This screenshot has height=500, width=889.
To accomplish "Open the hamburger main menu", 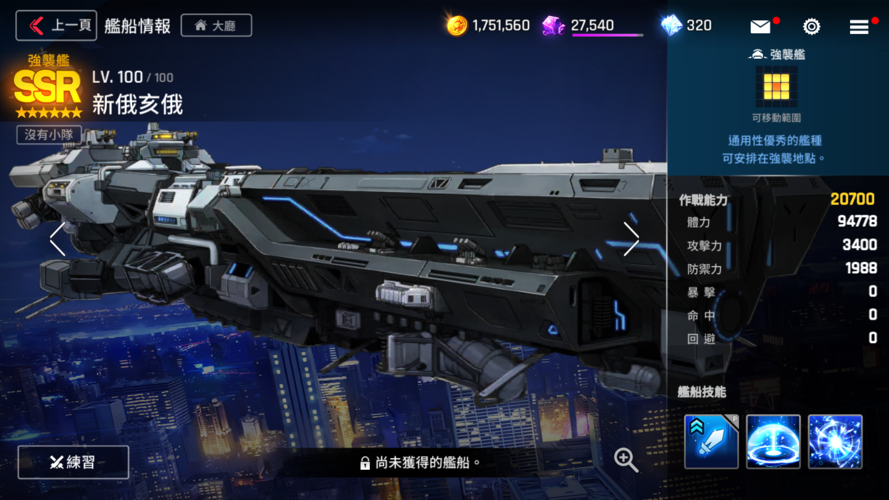I will click(859, 27).
